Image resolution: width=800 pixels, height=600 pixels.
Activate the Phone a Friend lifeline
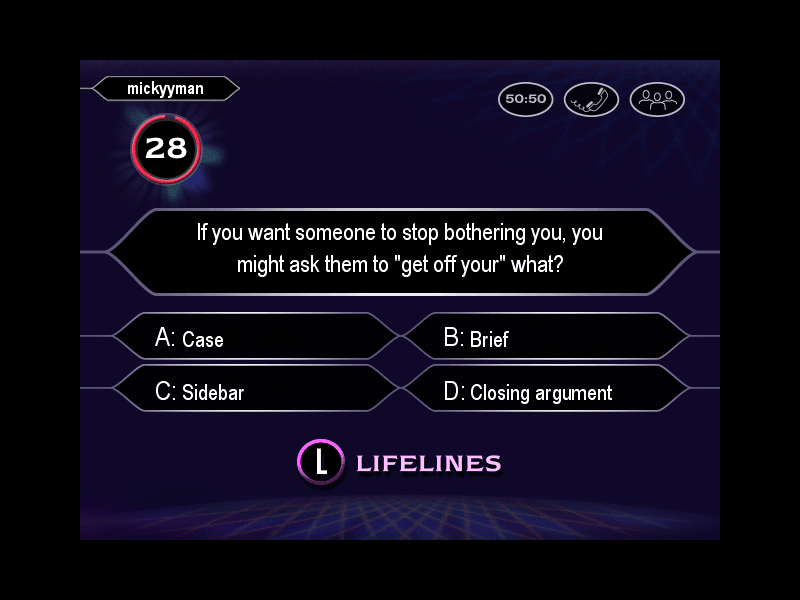coord(591,99)
